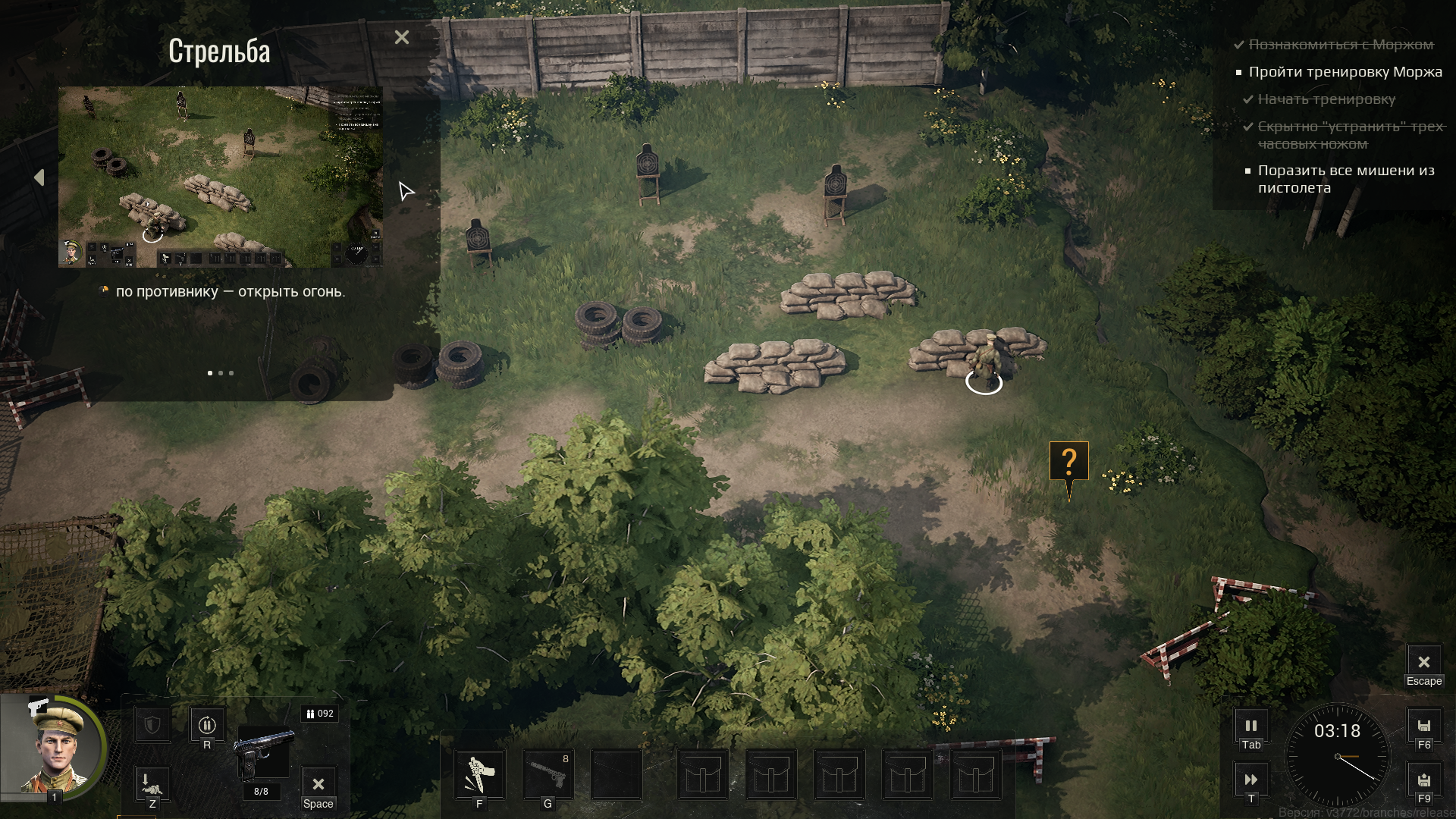1456x819 pixels.
Task: Quick load with the disk arrow button
Action: tap(1424, 780)
